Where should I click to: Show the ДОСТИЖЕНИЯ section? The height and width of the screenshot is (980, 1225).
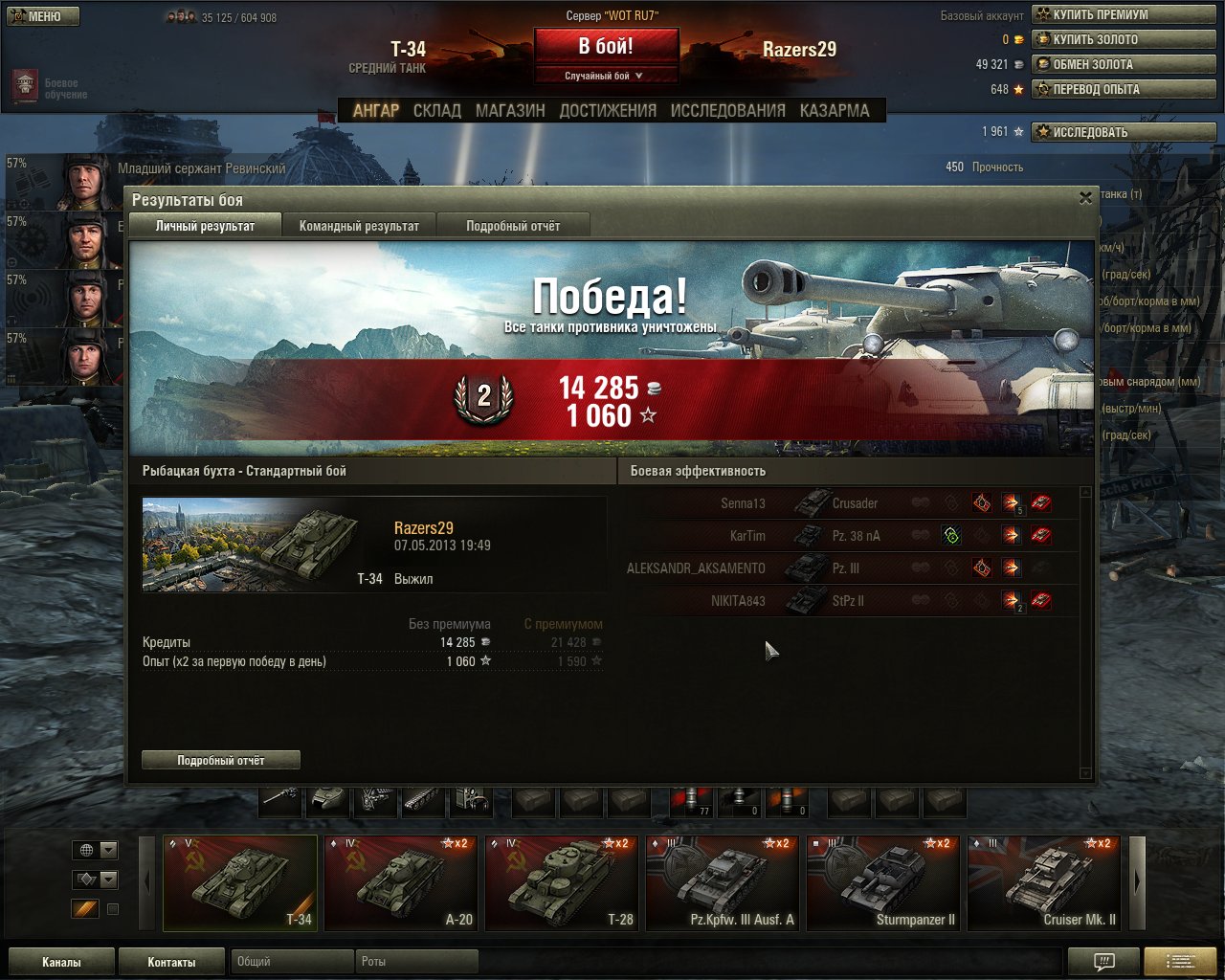[608, 111]
